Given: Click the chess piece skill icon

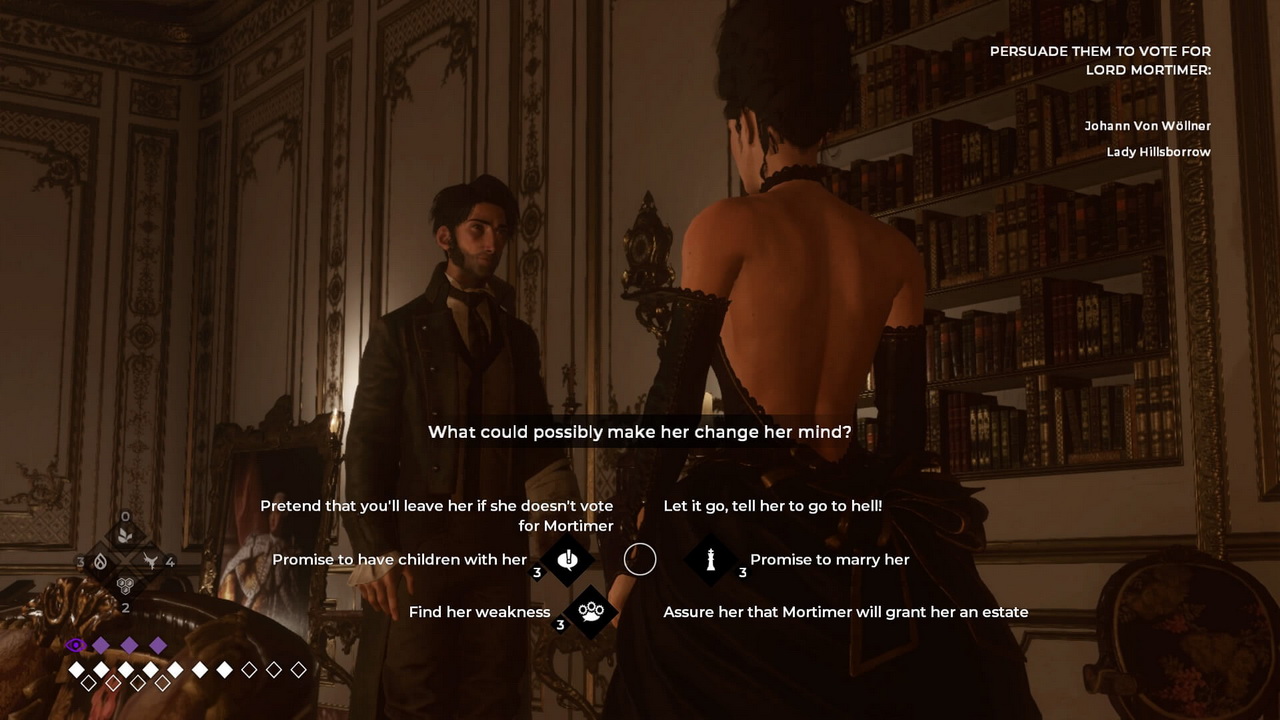Looking at the screenshot, I should (711, 560).
